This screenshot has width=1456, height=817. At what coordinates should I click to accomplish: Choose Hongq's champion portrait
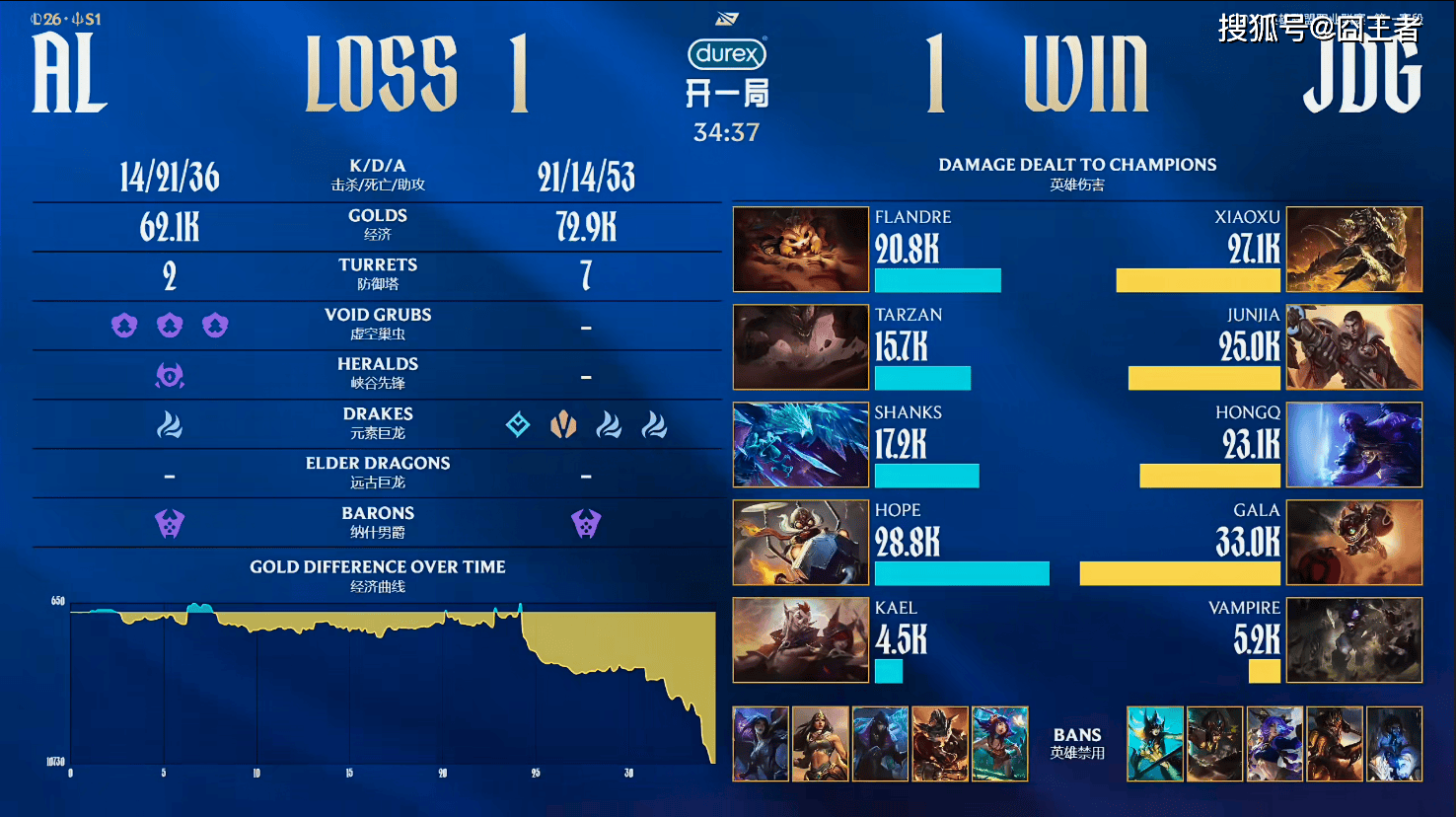point(1353,444)
